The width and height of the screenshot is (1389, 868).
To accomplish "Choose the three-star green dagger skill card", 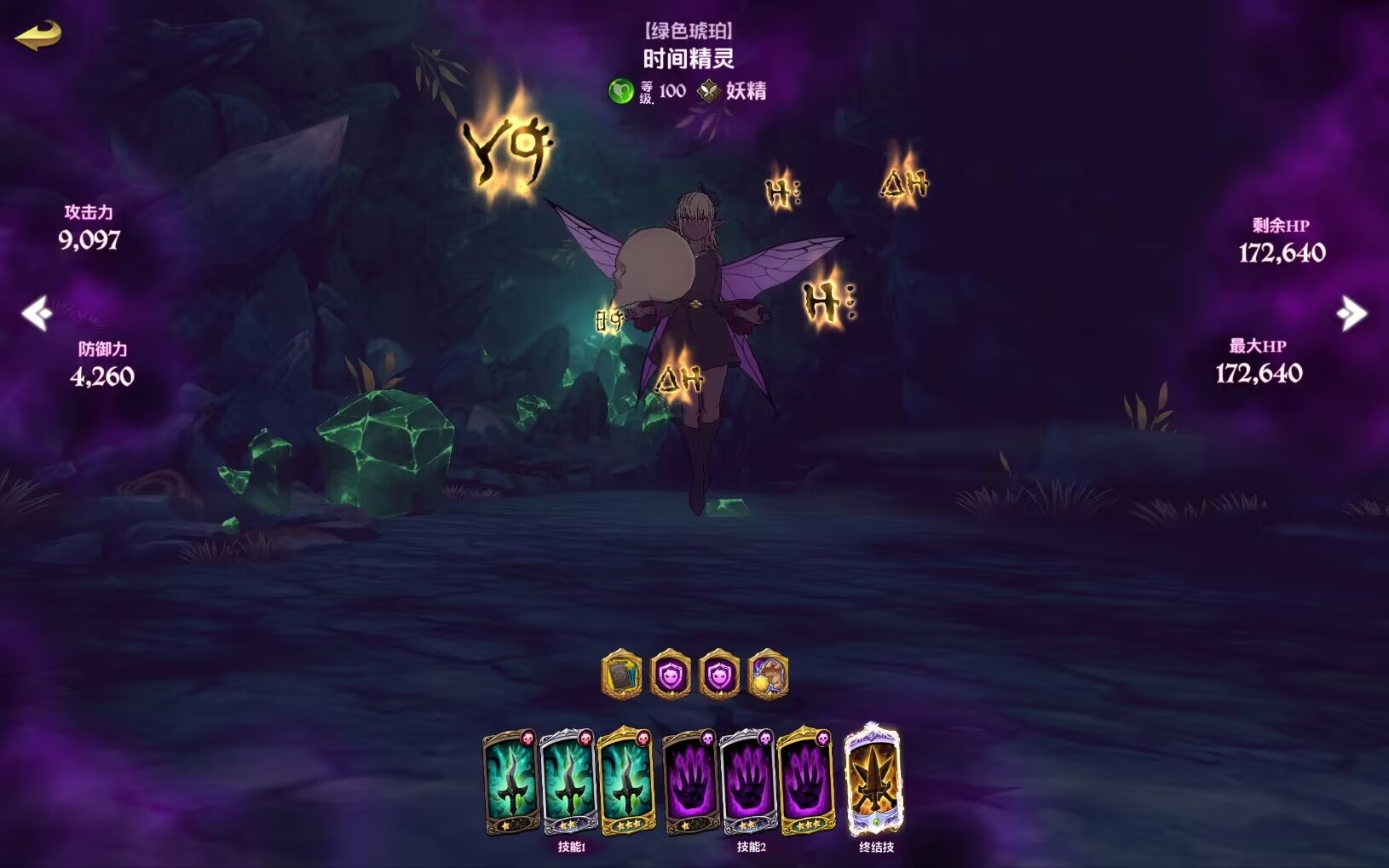I will point(626,783).
